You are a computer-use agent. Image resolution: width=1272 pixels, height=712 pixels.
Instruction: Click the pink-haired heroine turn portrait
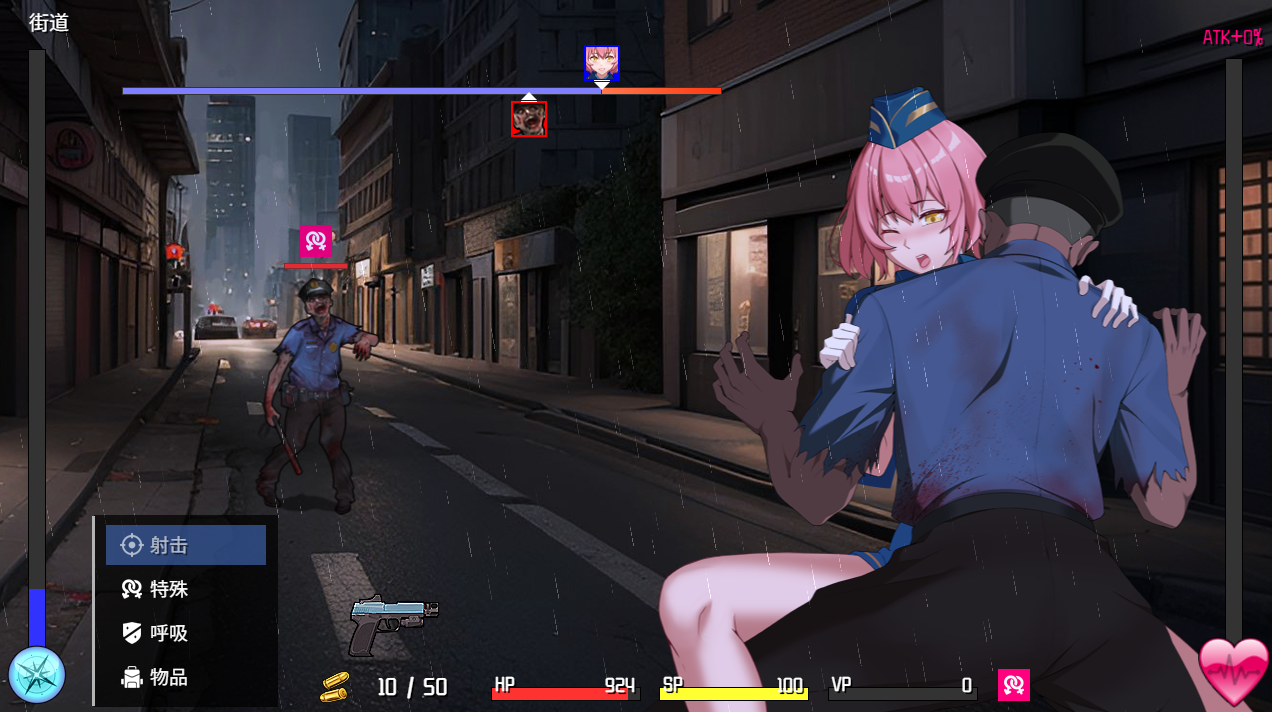(x=602, y=63)
